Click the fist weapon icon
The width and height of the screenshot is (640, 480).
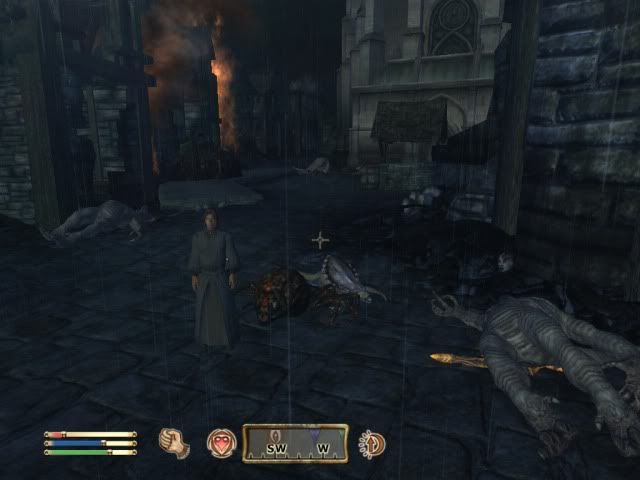pos(175,442)
